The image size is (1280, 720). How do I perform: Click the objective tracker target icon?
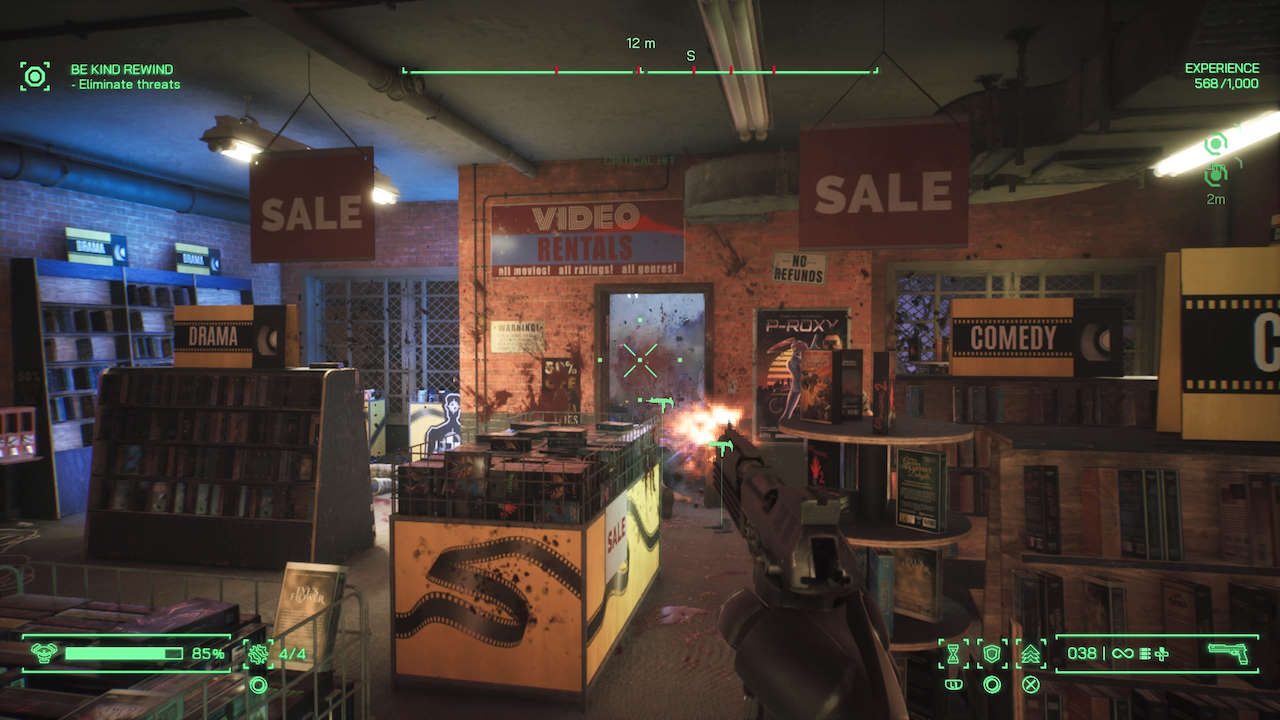[35, 76]
